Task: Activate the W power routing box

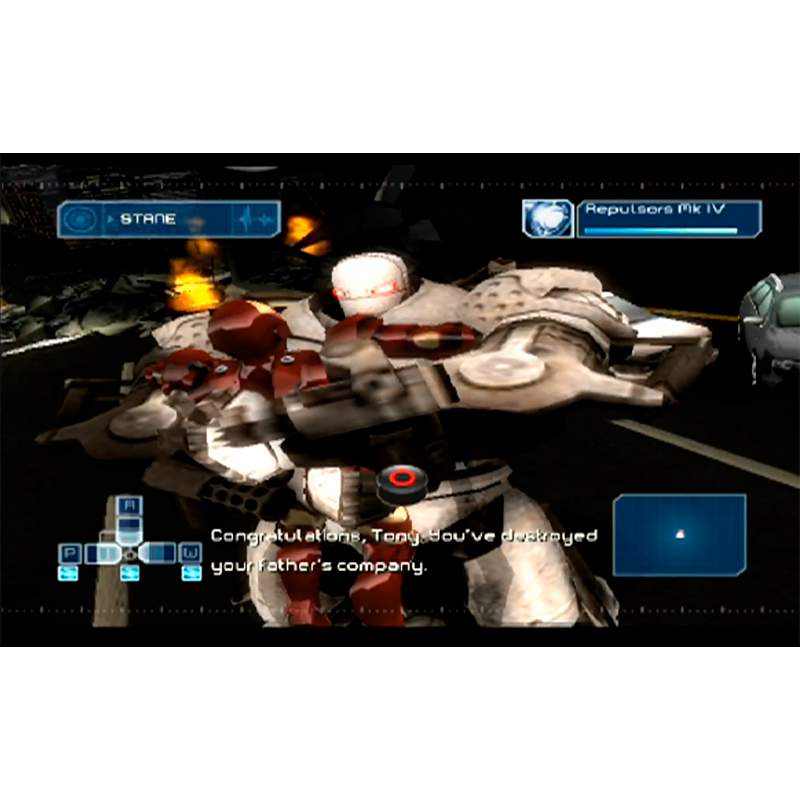Action: point(190,553)
